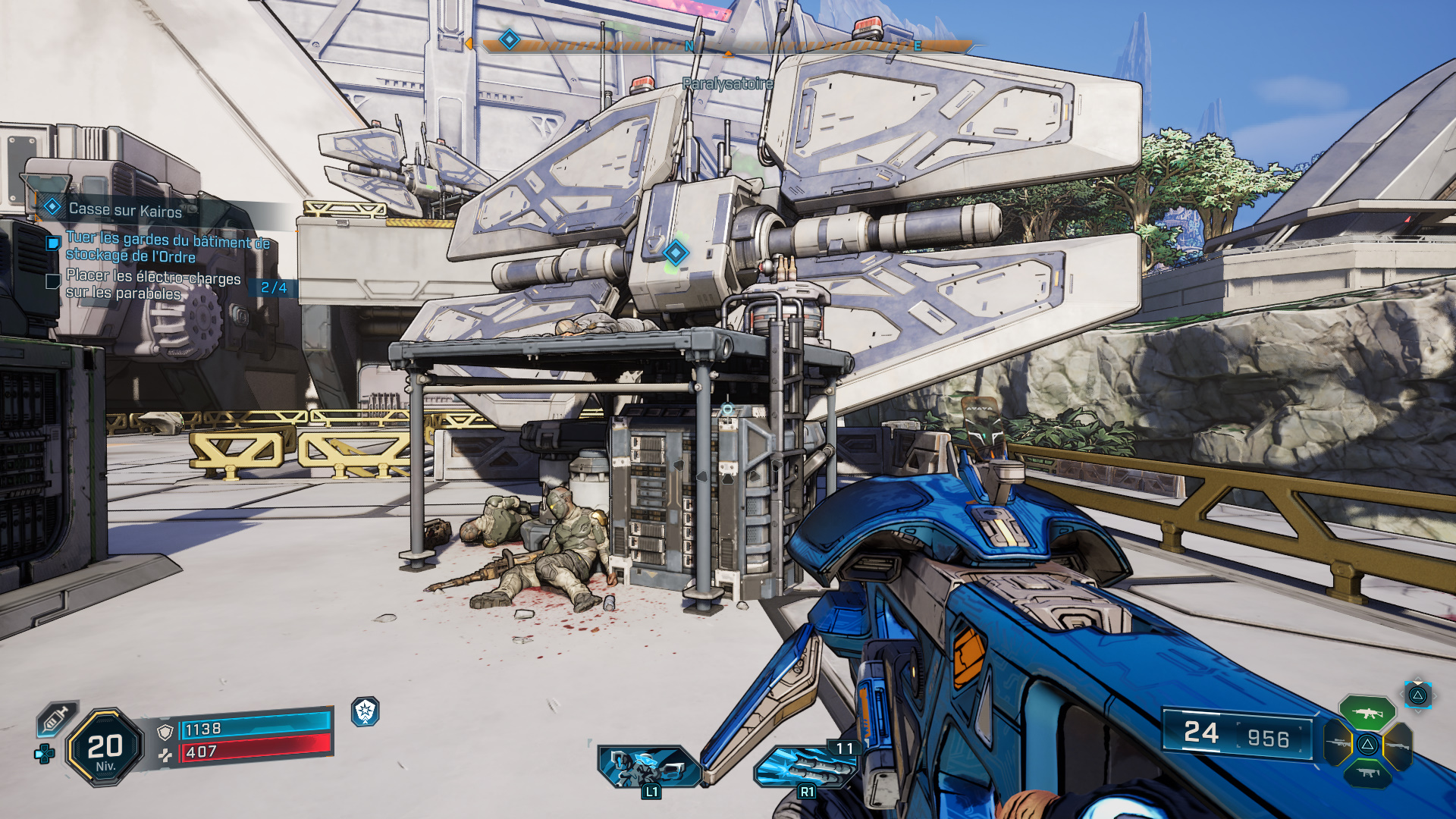The height and width of the screenshot is (819, 1456).
Task: Switch to the sniper rifle weapon slot
Action: [1338, 743]
